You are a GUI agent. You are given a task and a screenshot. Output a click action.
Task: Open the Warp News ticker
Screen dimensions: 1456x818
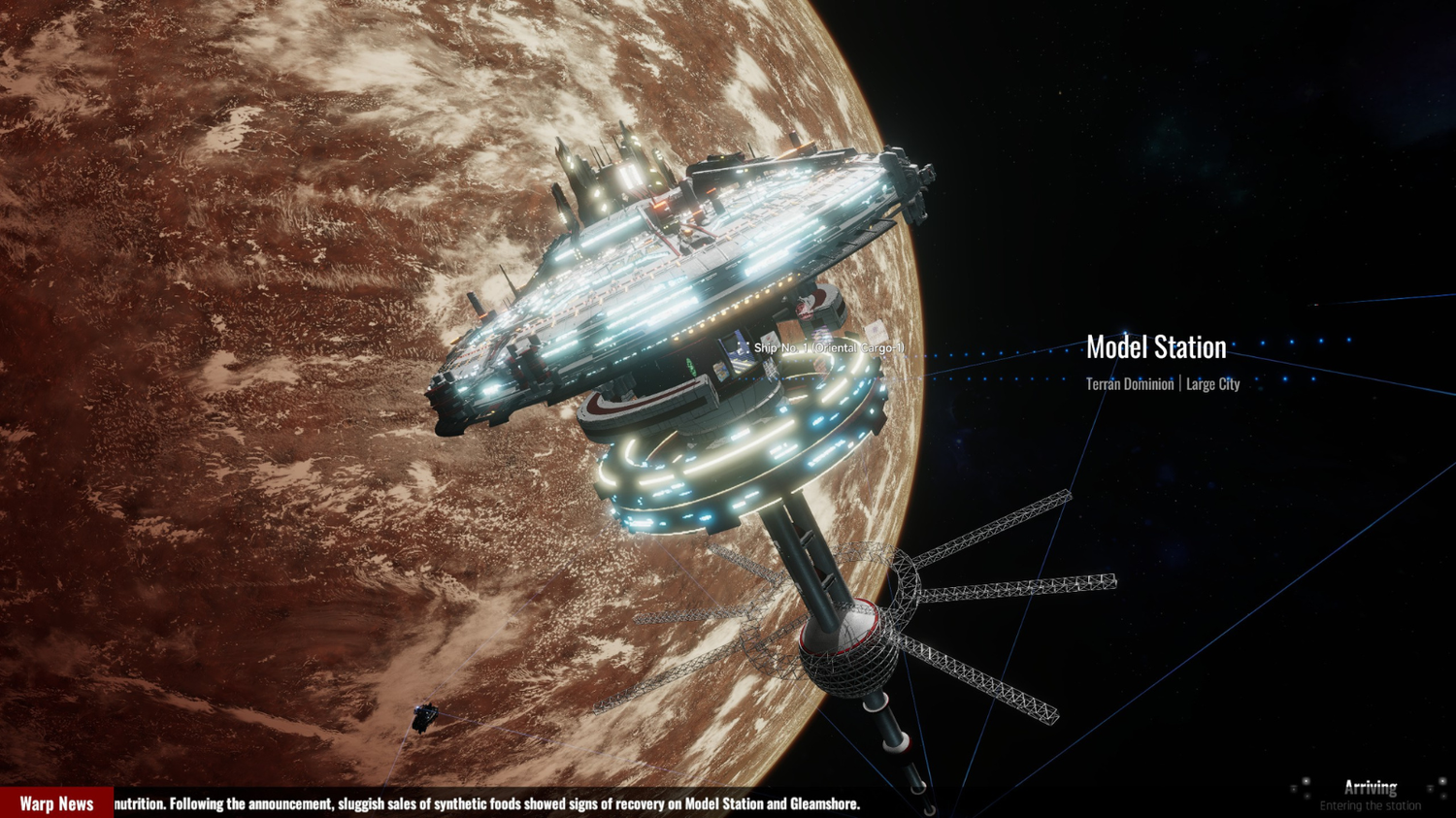[56, 803]
